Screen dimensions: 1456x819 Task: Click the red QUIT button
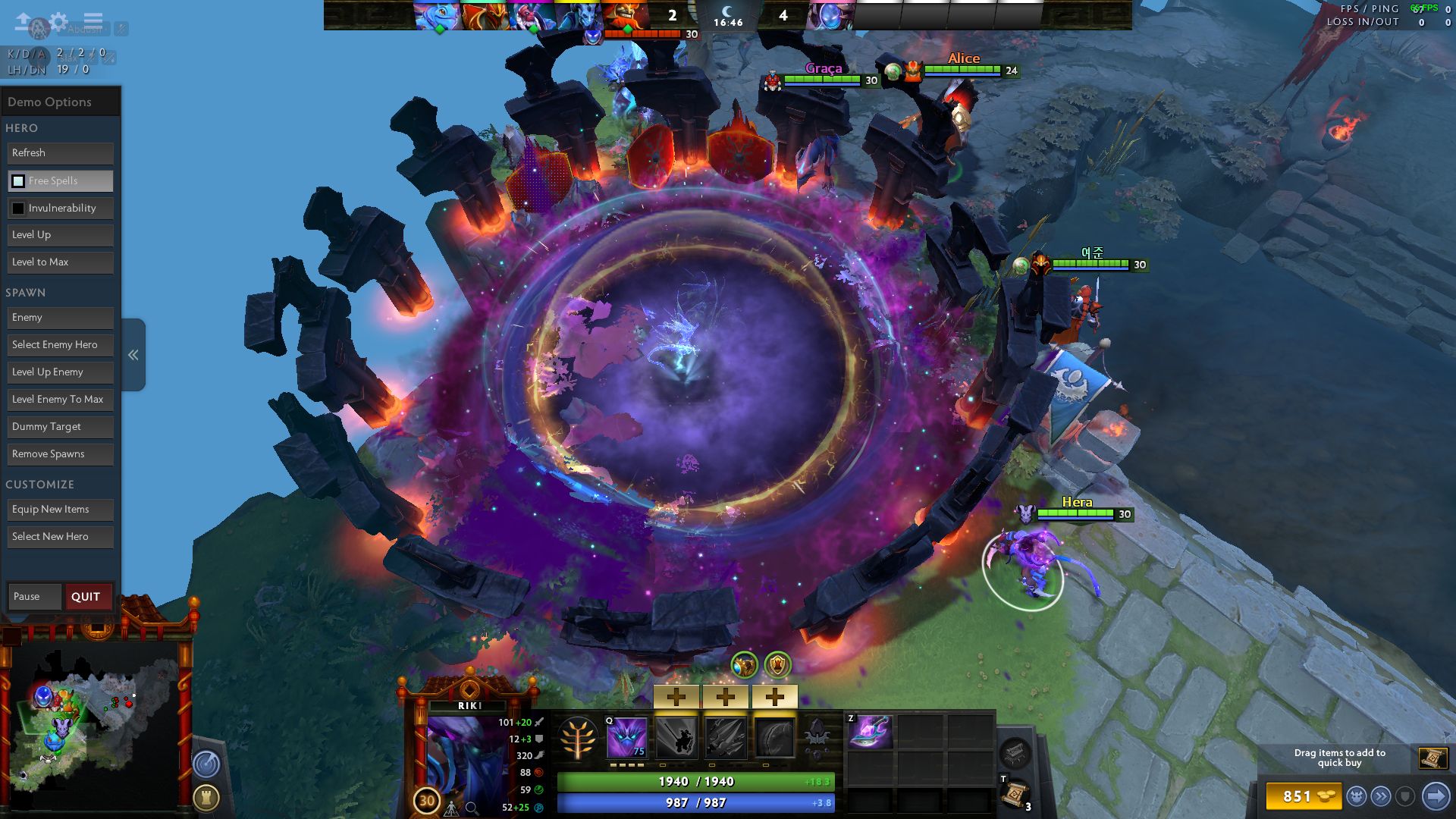86,597
